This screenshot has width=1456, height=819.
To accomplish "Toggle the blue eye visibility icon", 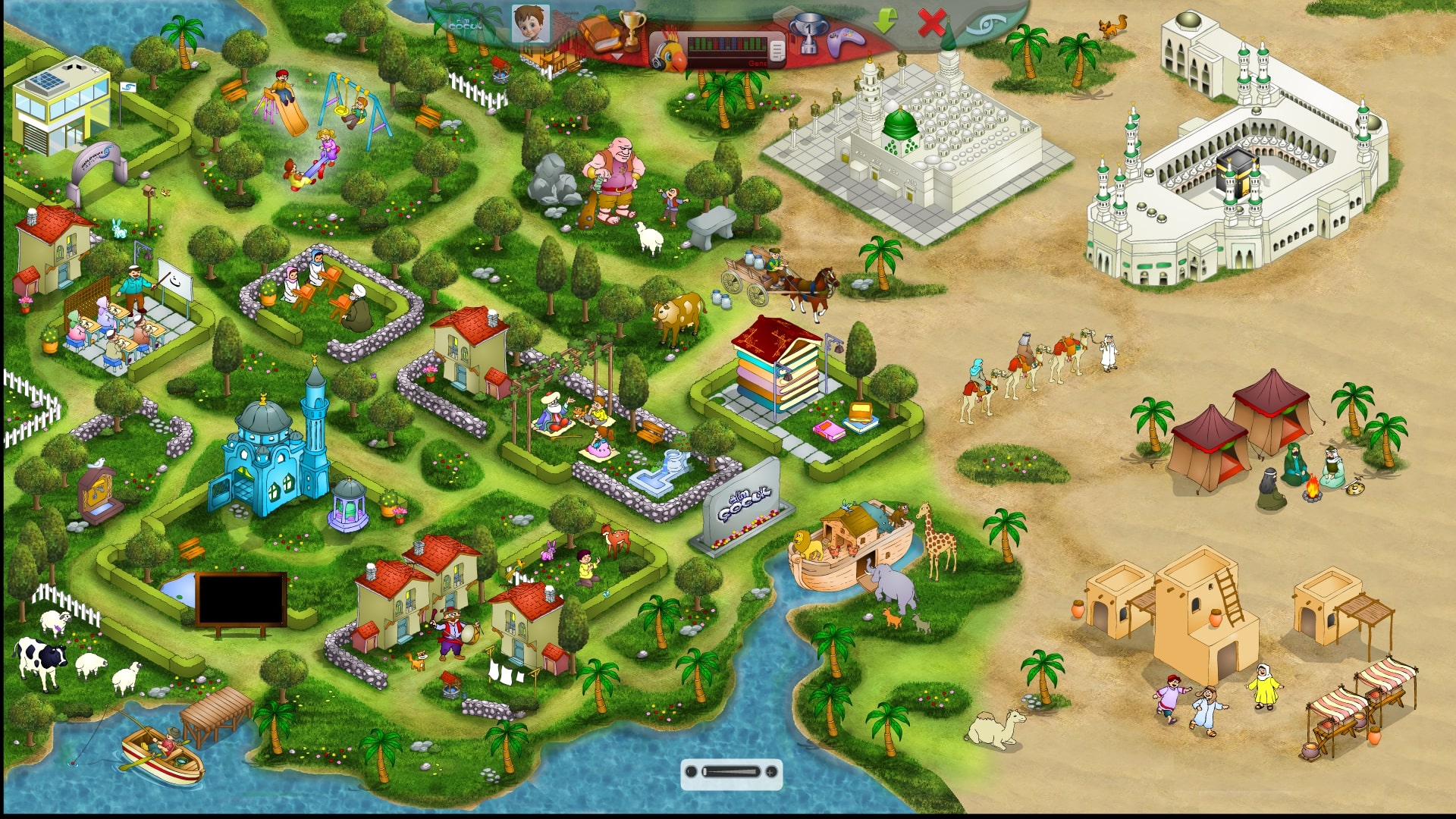I will 987,25.
